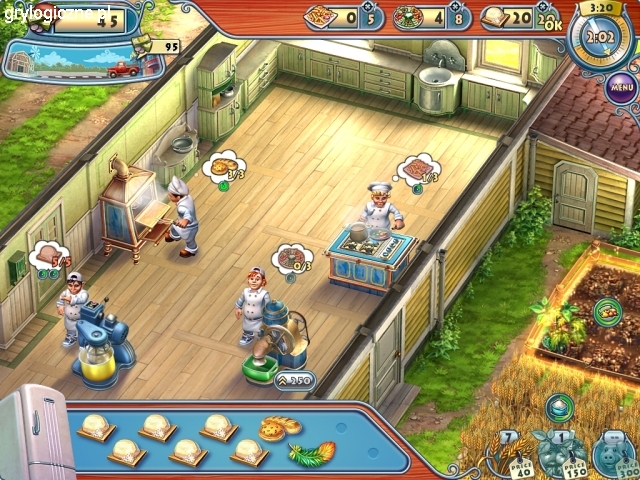This screenshot has height=480, width=640.
Task: Open the refrigerator storage
Action: [30, 437]
